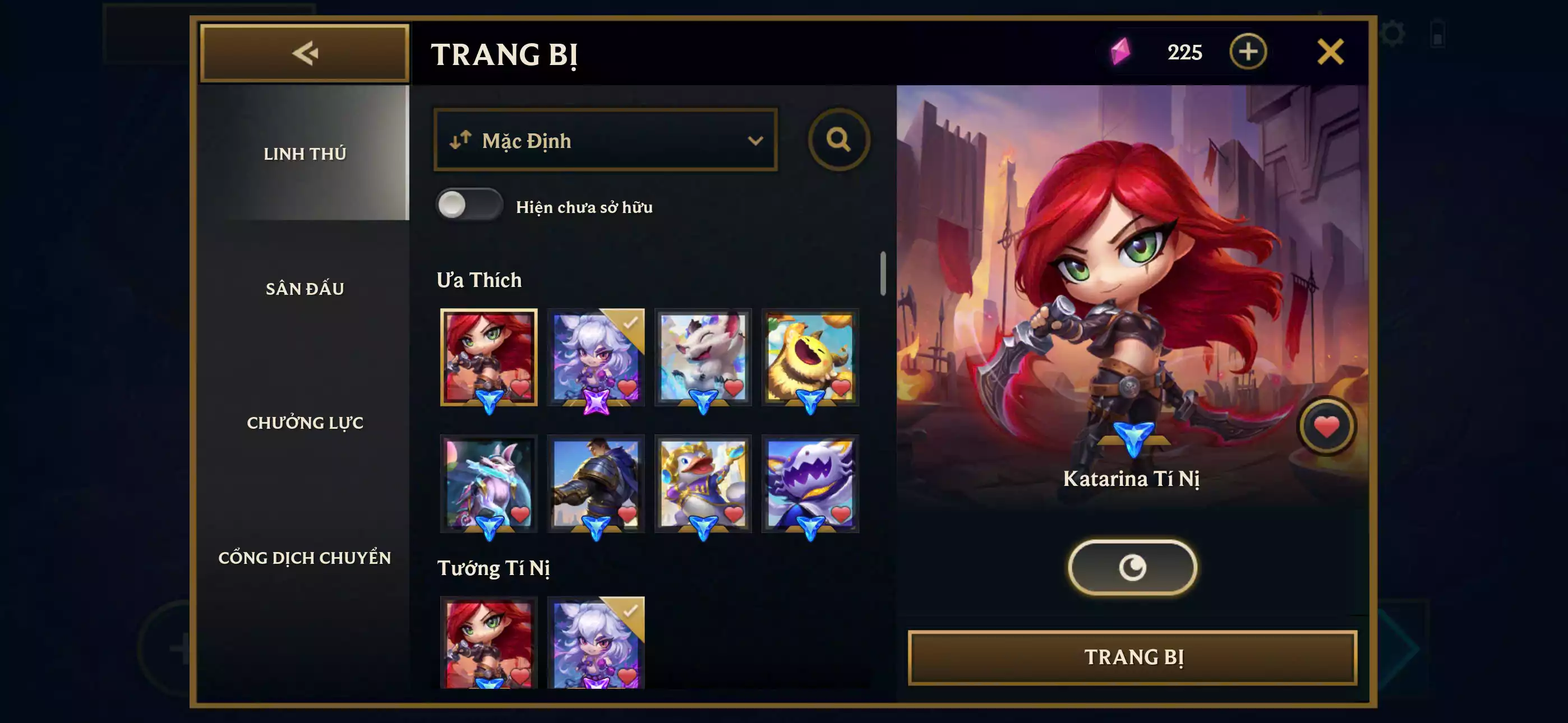Click the sort direction arrows icon in dropdown
The image size is (1568, 723).
pyautogui.click(x=461, y=141)
